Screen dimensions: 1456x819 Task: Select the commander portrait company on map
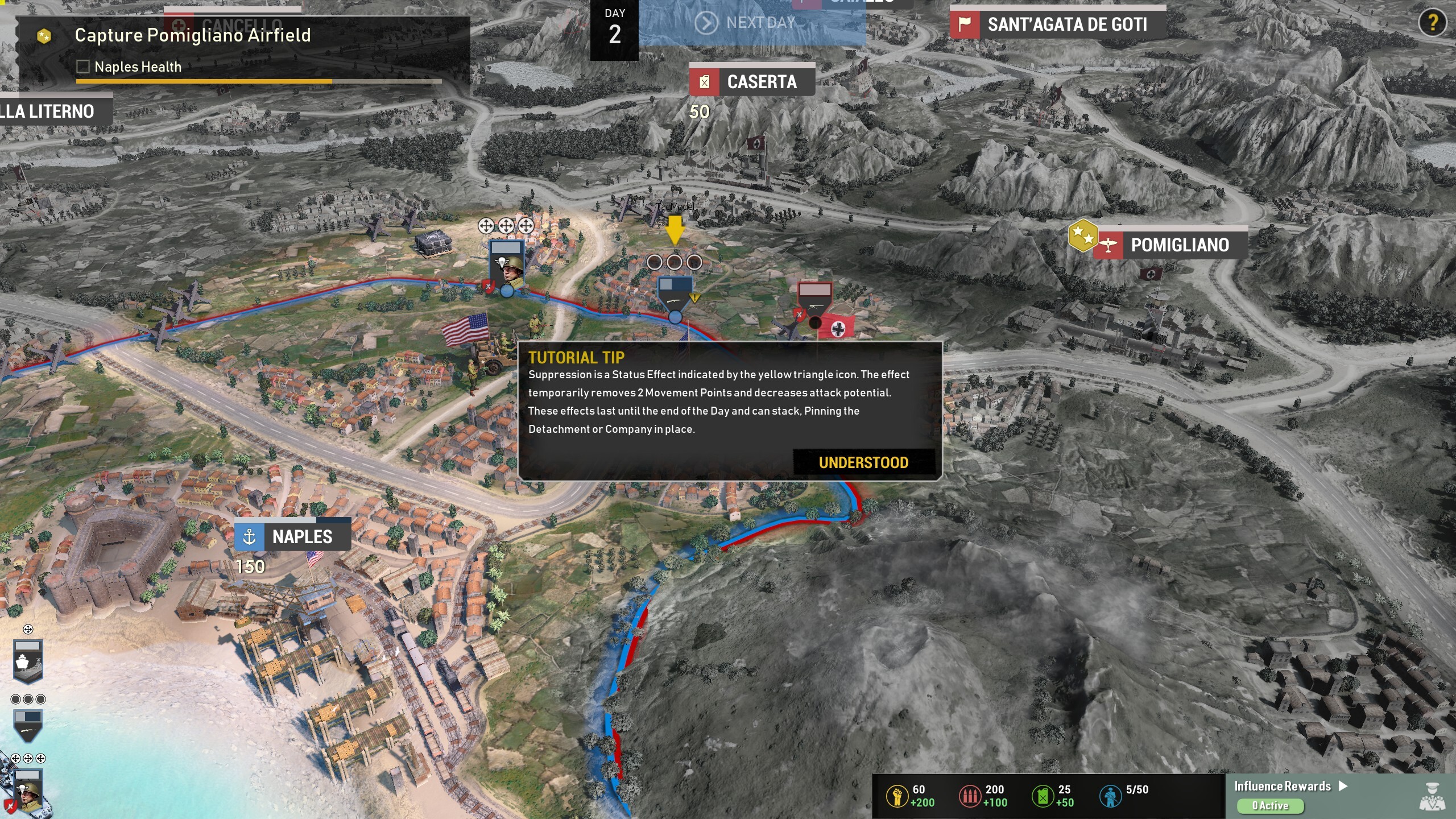tap(507, 266)
